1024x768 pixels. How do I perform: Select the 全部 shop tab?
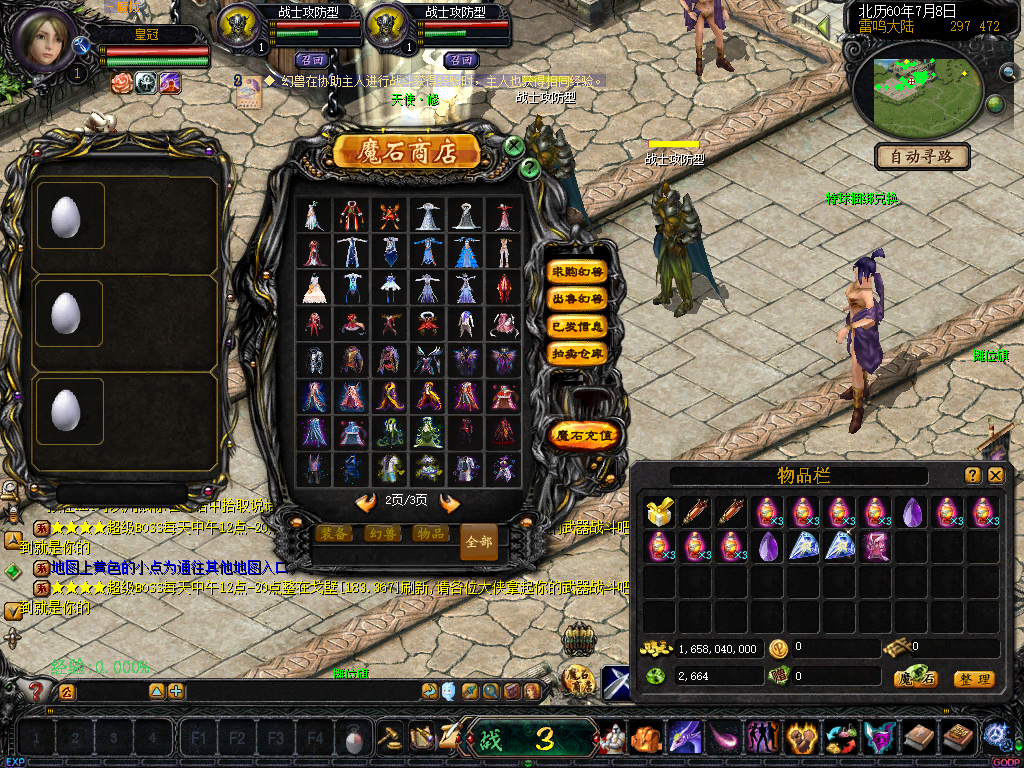point(479,541)
